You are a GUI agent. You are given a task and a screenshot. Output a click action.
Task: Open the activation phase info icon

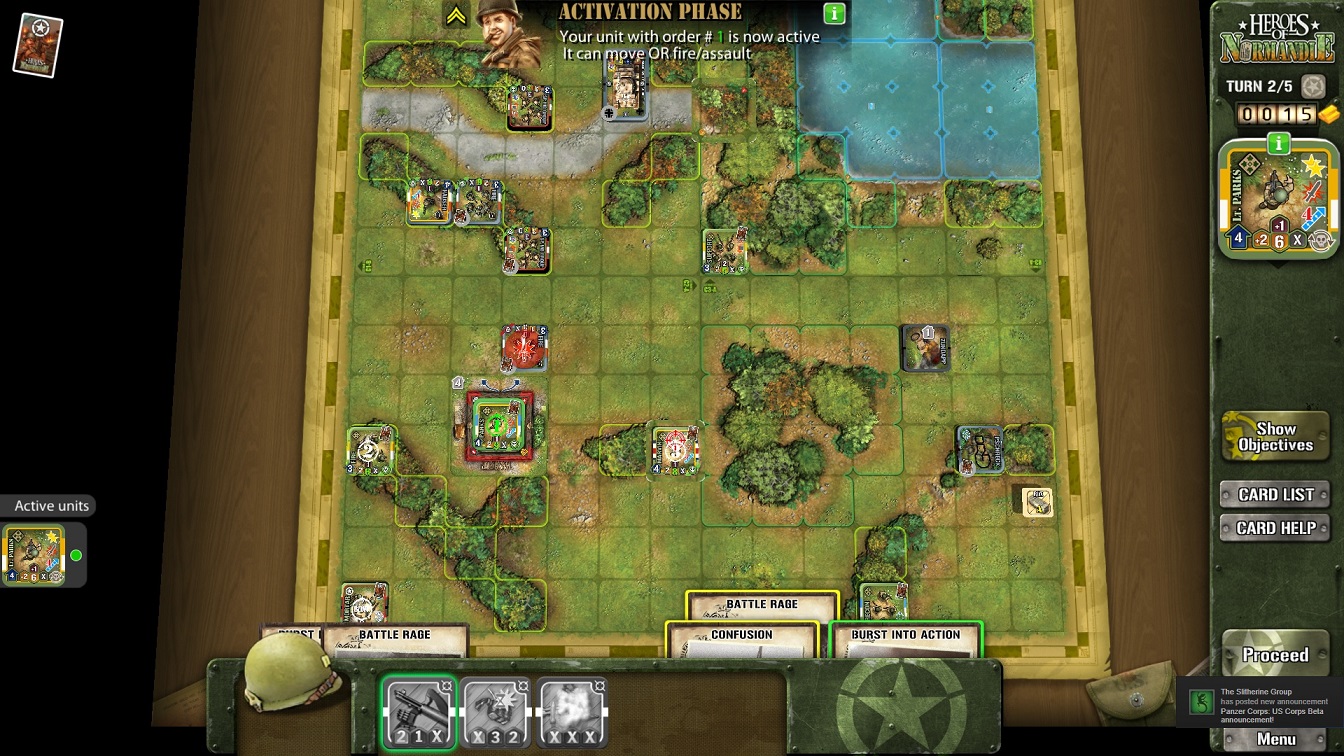[834, 14]
